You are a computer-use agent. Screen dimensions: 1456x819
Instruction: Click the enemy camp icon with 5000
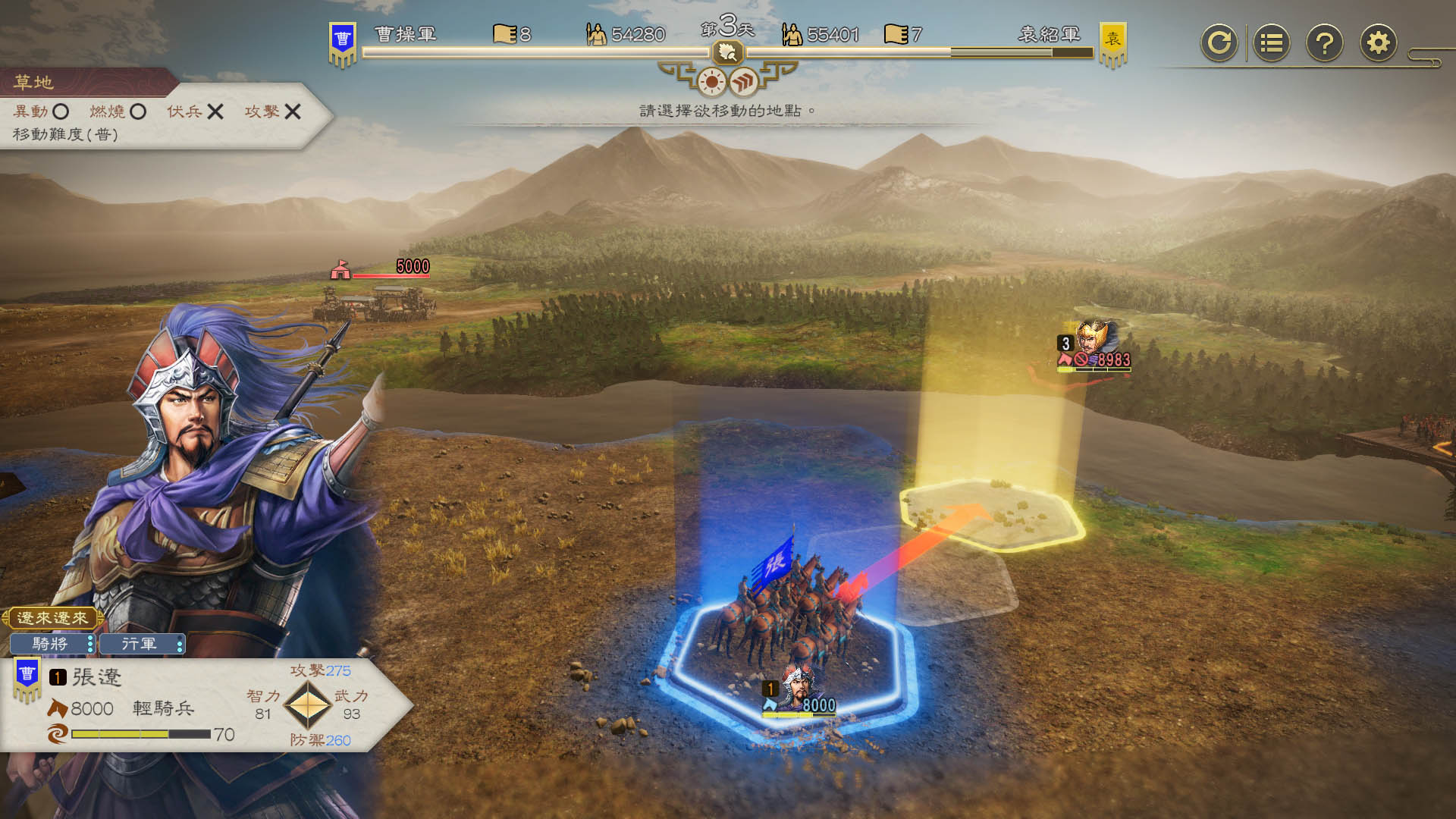[340, 268]
